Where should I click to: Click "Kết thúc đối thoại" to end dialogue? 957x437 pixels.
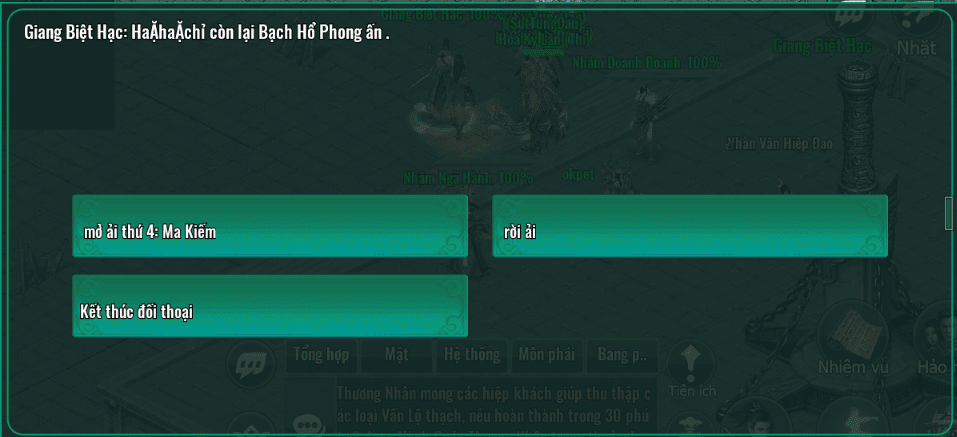pos(269,306)
